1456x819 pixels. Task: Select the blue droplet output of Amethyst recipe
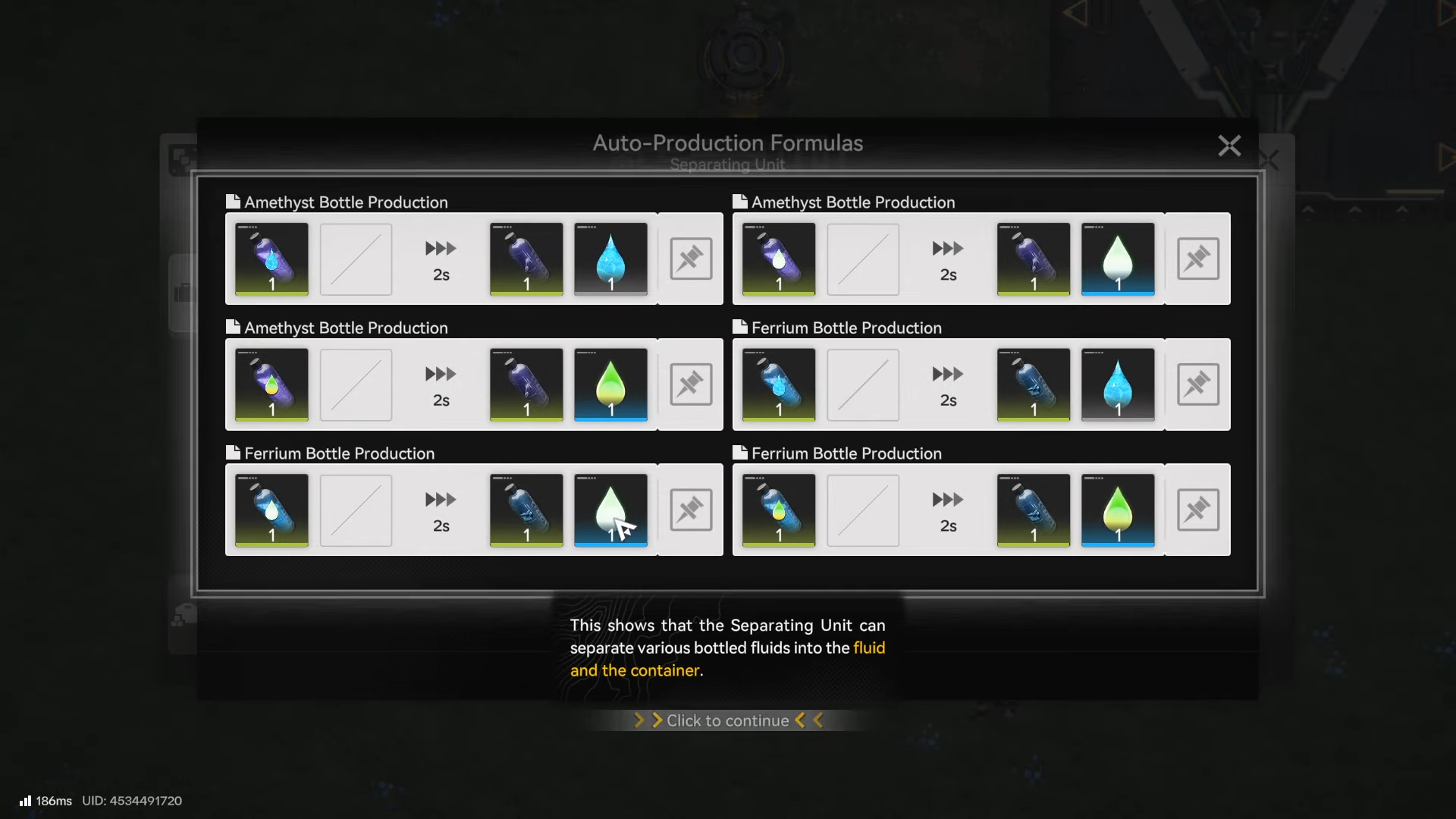click(x=610, y=259)
